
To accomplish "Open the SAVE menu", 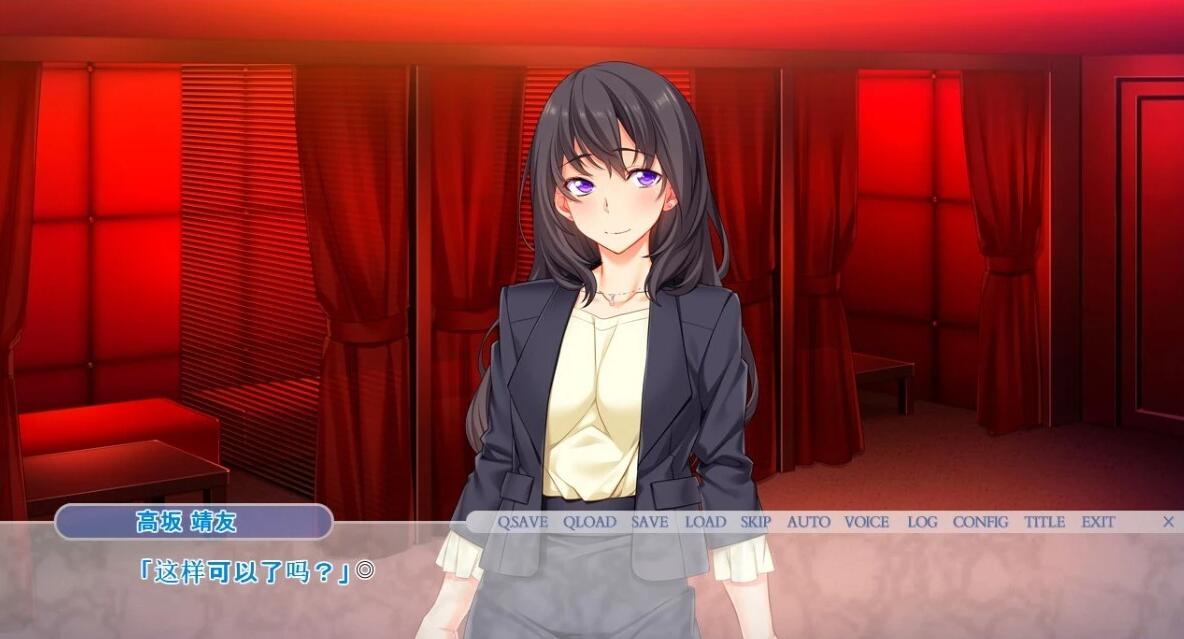I will (649, 522).
